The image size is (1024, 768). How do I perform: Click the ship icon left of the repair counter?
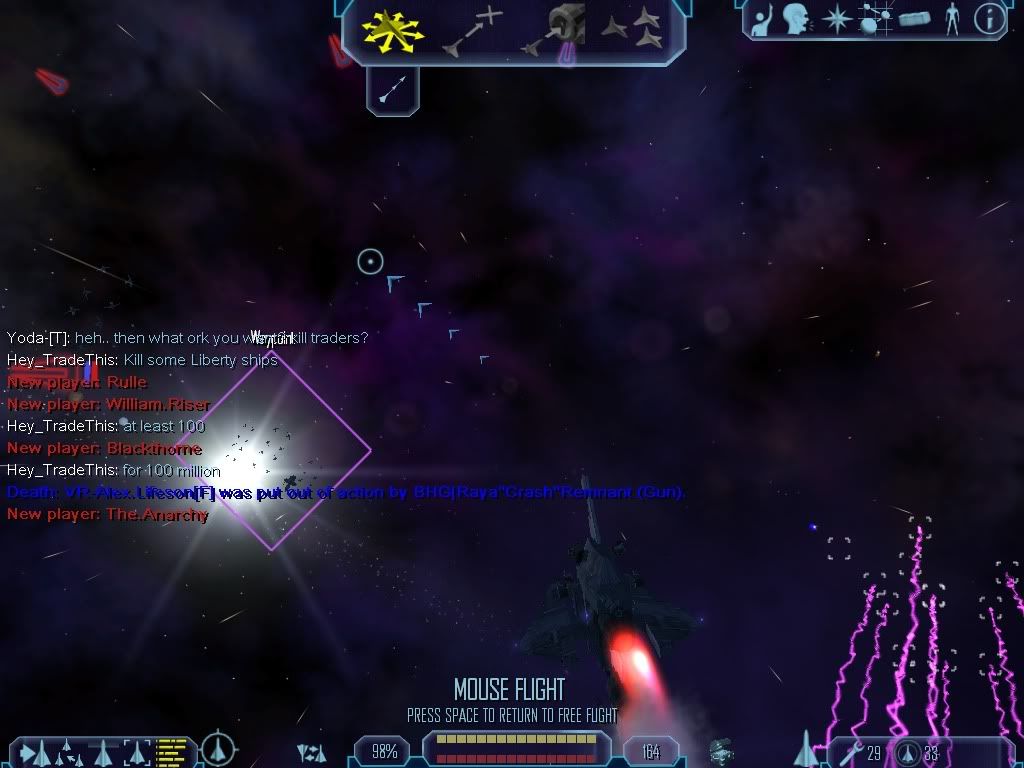[805, 750]
